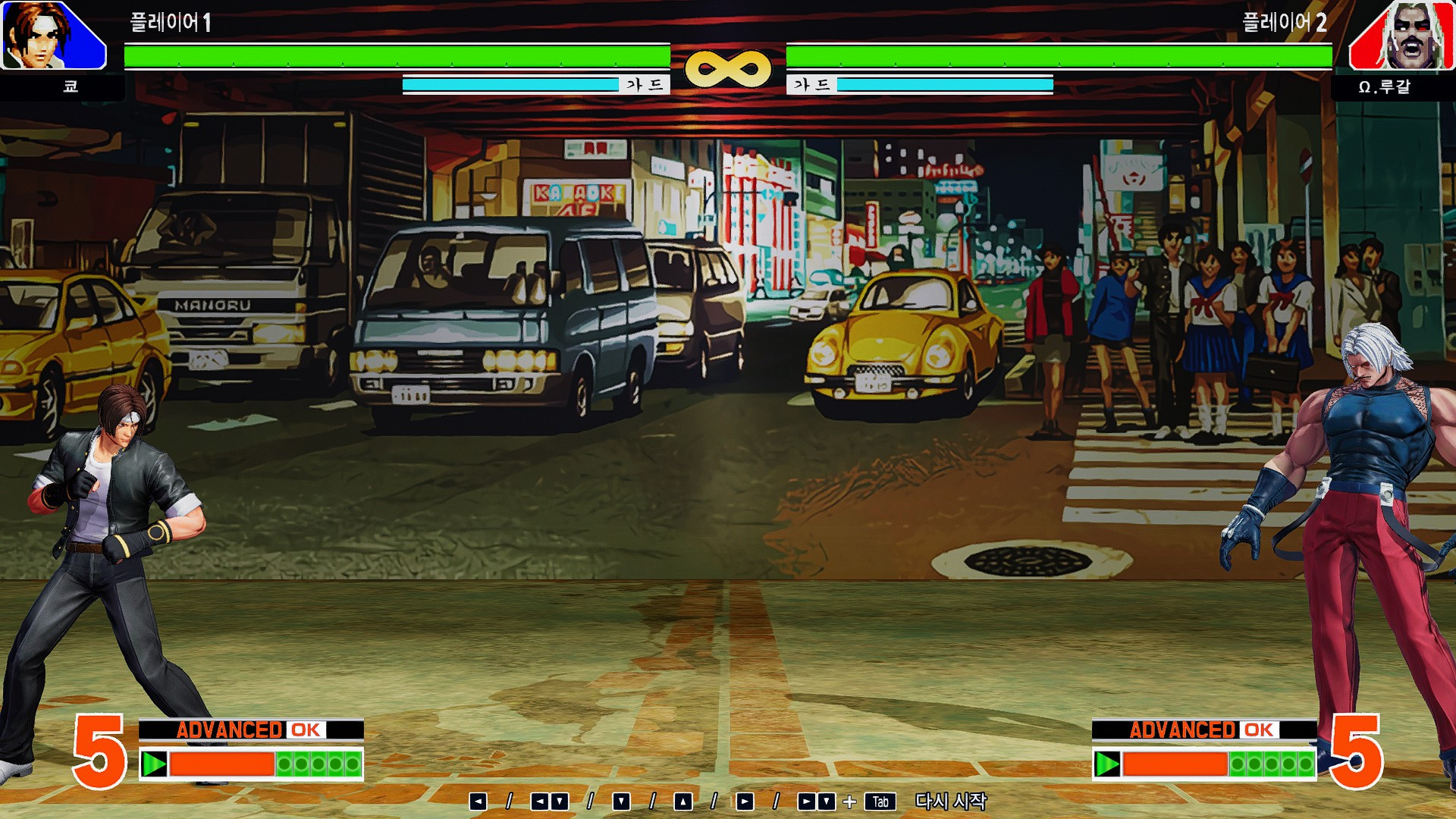Screen dimensions: 1456x819
Task: Click the down arrow input key icon
Action: [x=620, y=800]
